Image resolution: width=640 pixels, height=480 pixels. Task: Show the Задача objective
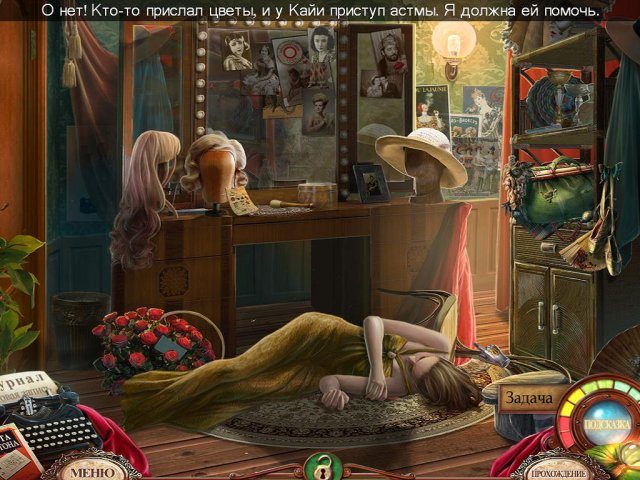526,398
